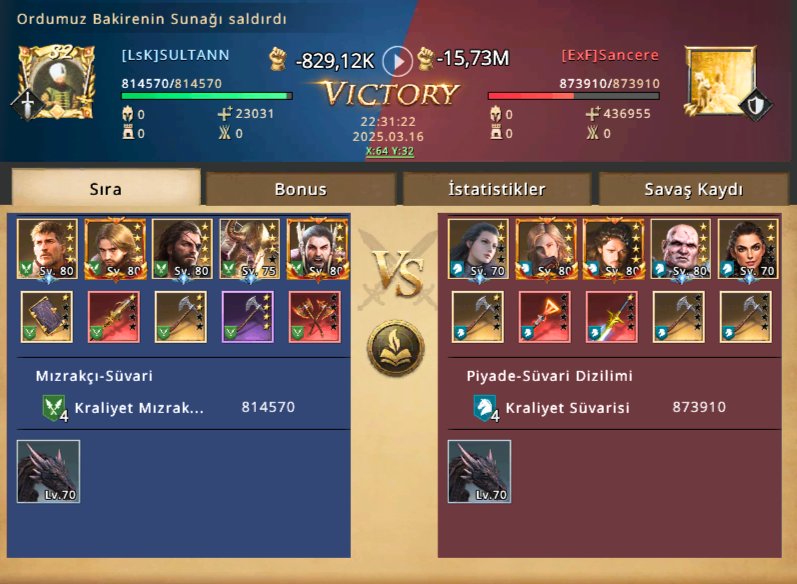View Sancere's player avatar
This screenshot has height=584, width=797.
click(719, 80)
